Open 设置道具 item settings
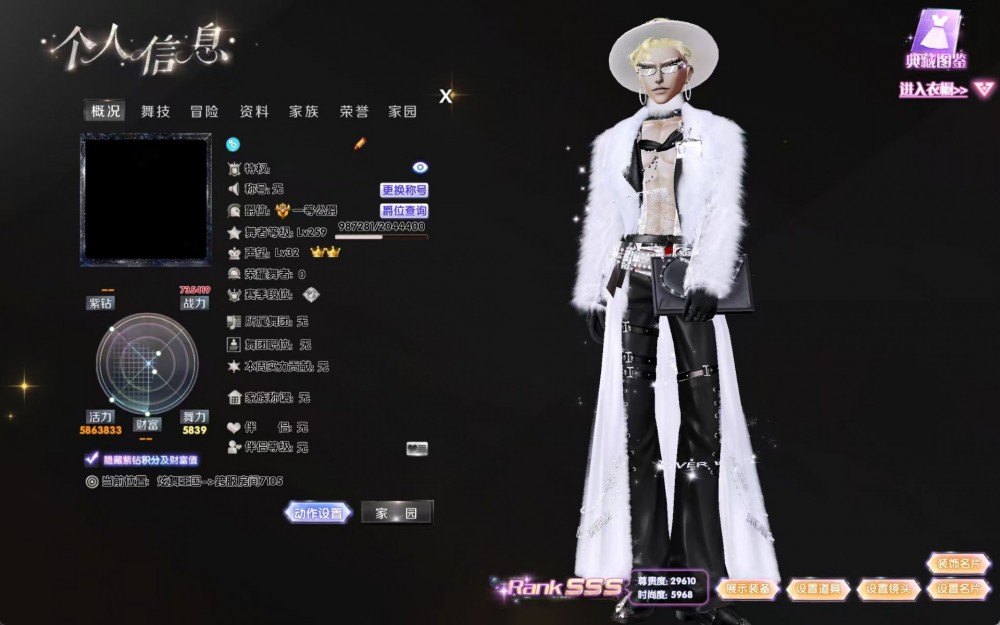 coord(819,589)
